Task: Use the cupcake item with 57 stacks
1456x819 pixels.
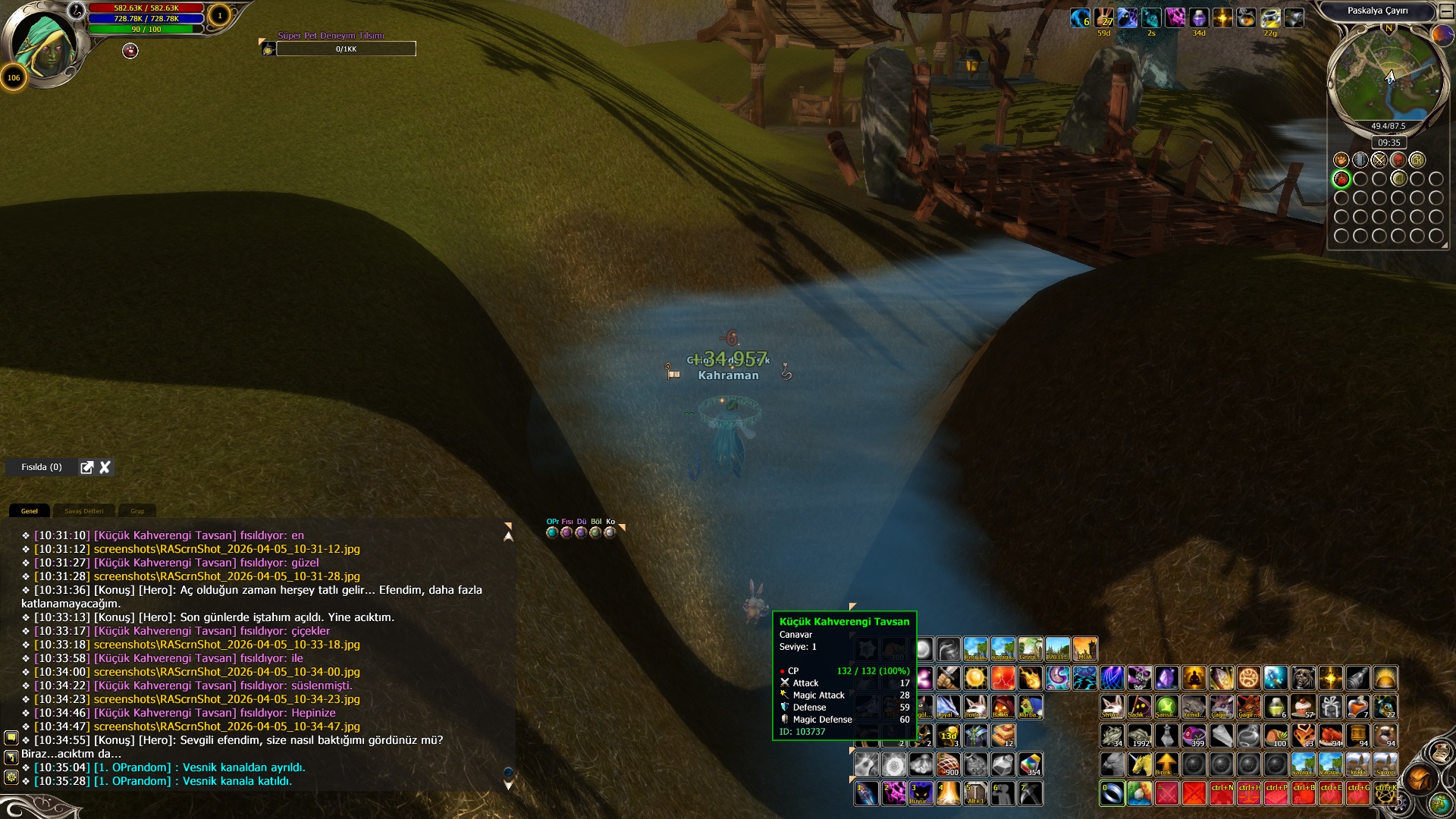Action: (x=1304, y=707)
